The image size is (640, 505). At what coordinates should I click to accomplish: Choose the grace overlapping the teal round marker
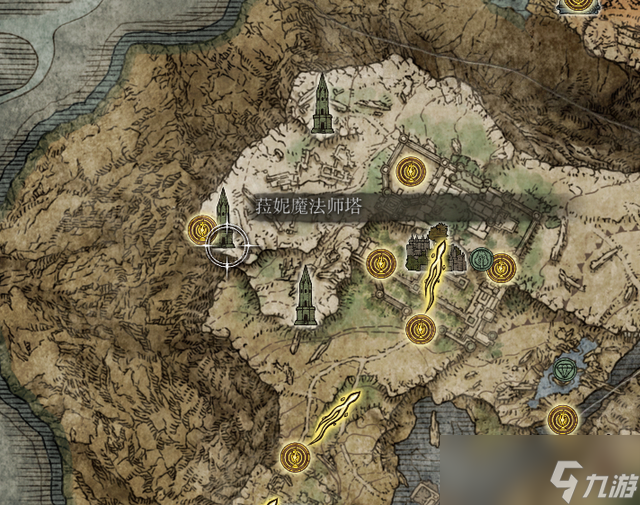[501, 266]
